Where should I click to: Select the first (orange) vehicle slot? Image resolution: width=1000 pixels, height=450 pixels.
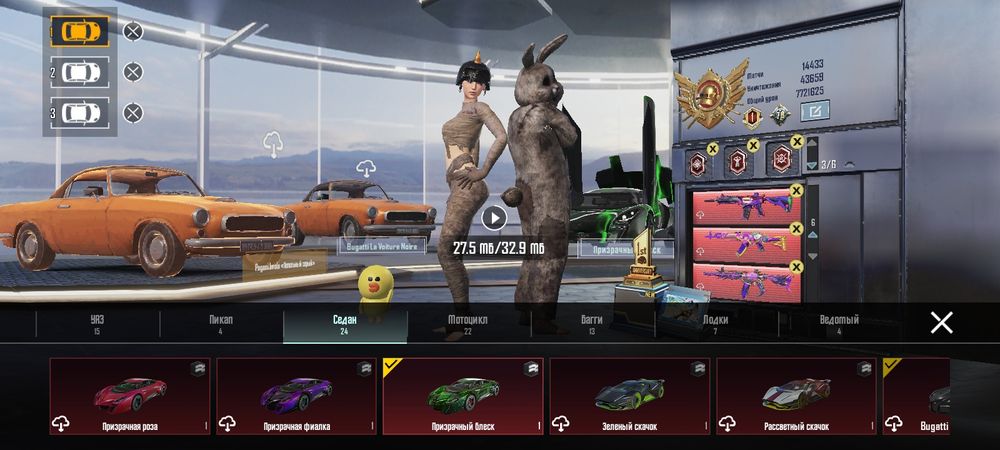79,31
